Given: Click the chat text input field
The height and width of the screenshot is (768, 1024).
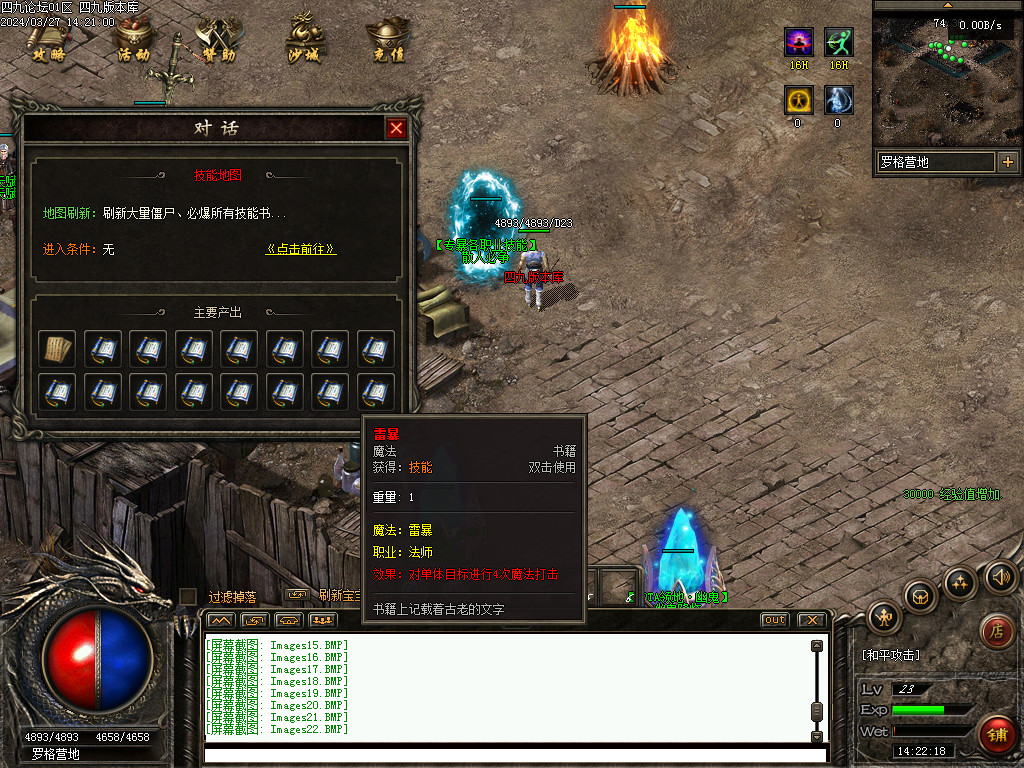Looking at the screenshot, I should (515, 753).
